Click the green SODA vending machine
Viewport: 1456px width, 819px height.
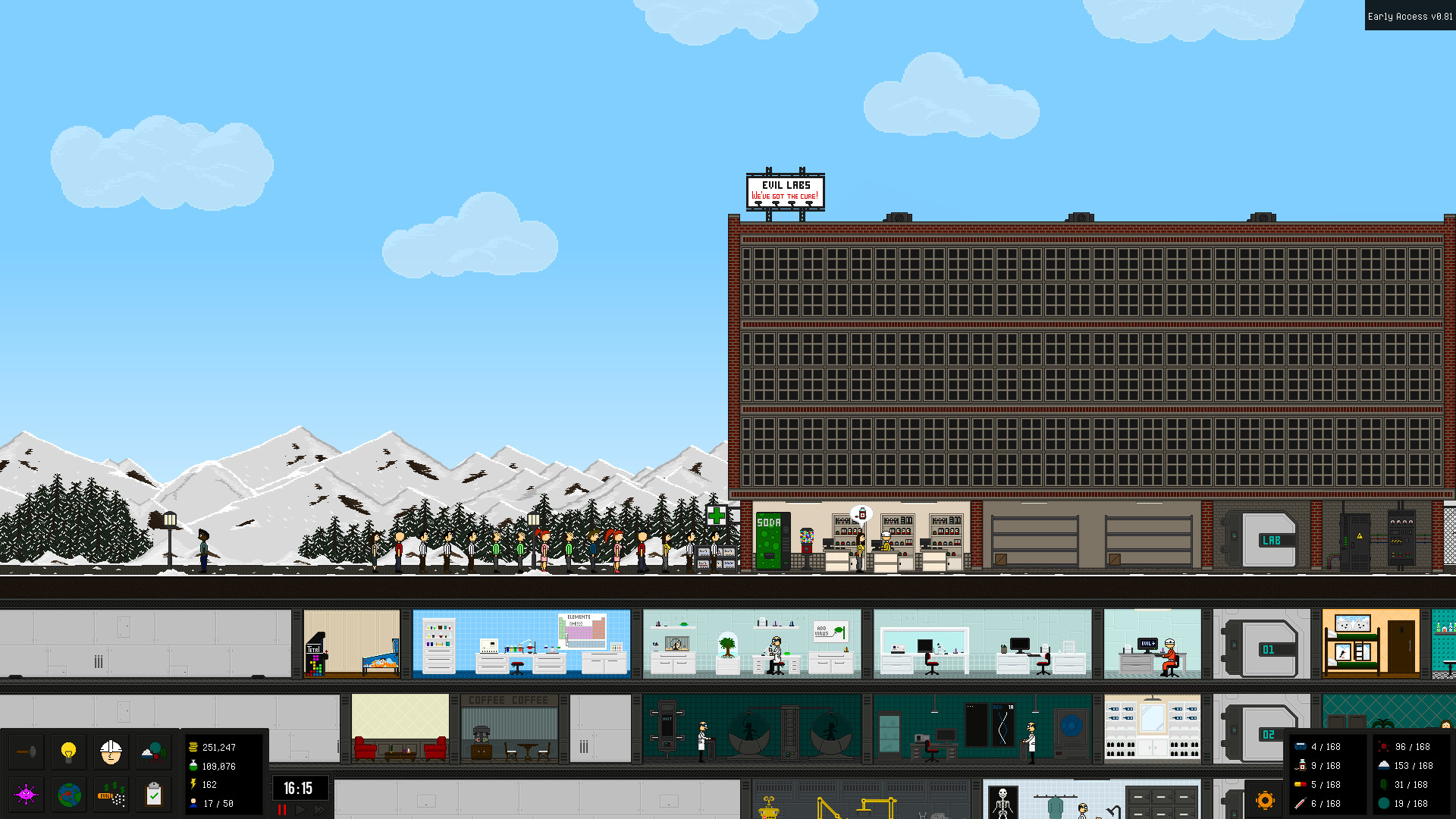769,542
